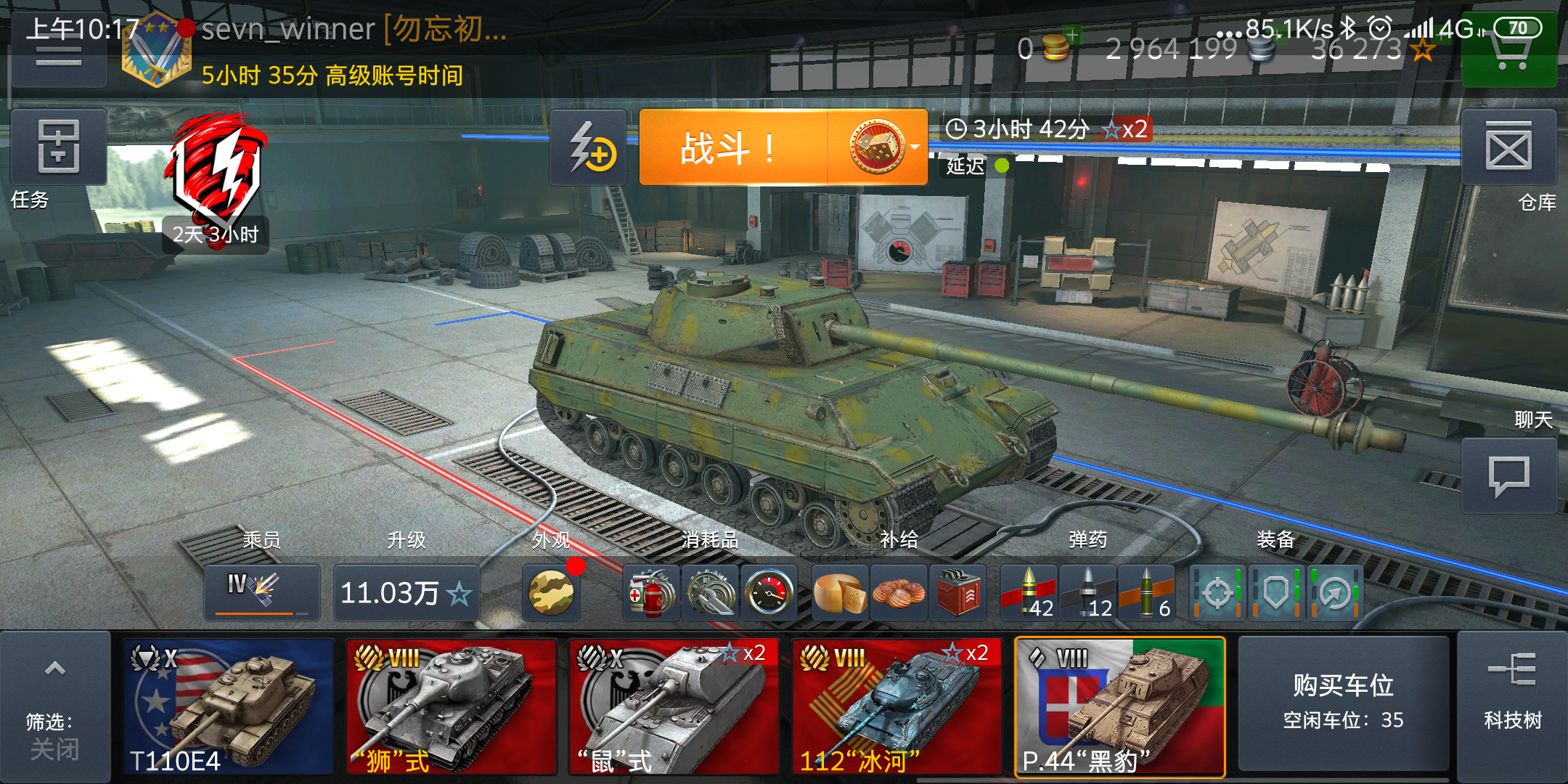Open the cheese provision slot

[x=840, y=593]
